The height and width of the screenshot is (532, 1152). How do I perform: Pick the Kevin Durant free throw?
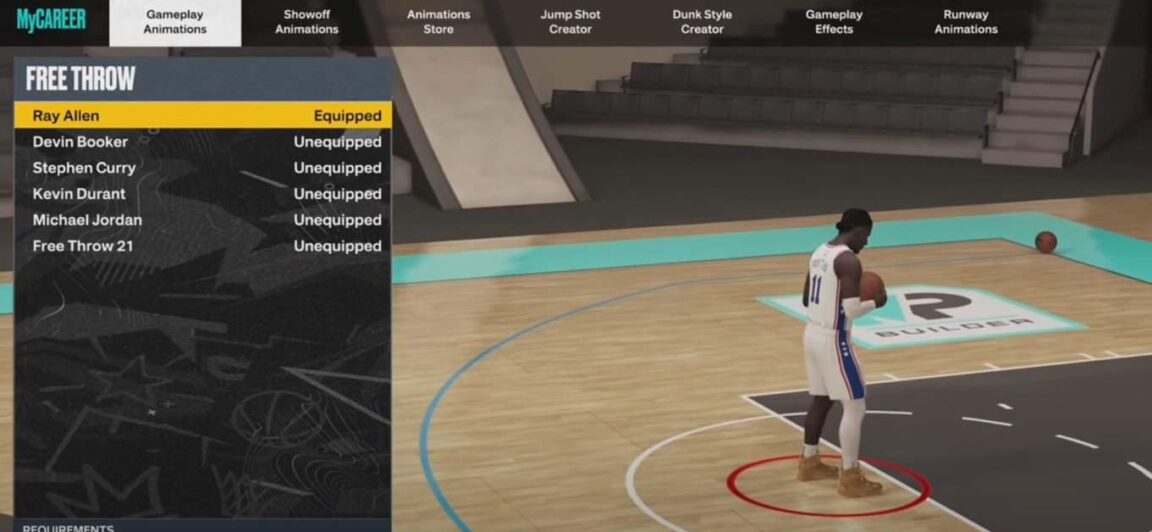[x=204, y=194]
